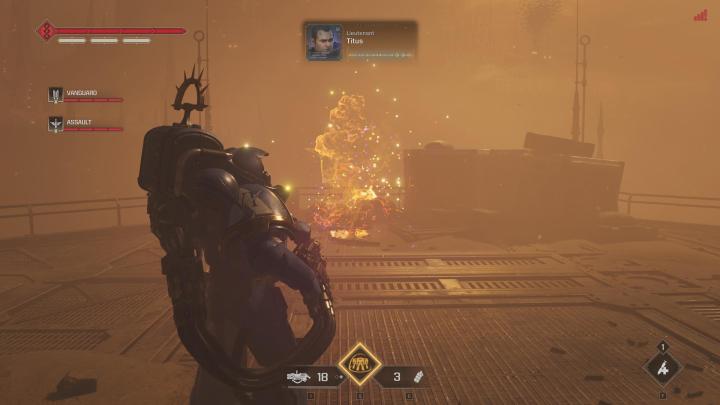Click the red connection signal bars icon

click(x=700, y=15)
